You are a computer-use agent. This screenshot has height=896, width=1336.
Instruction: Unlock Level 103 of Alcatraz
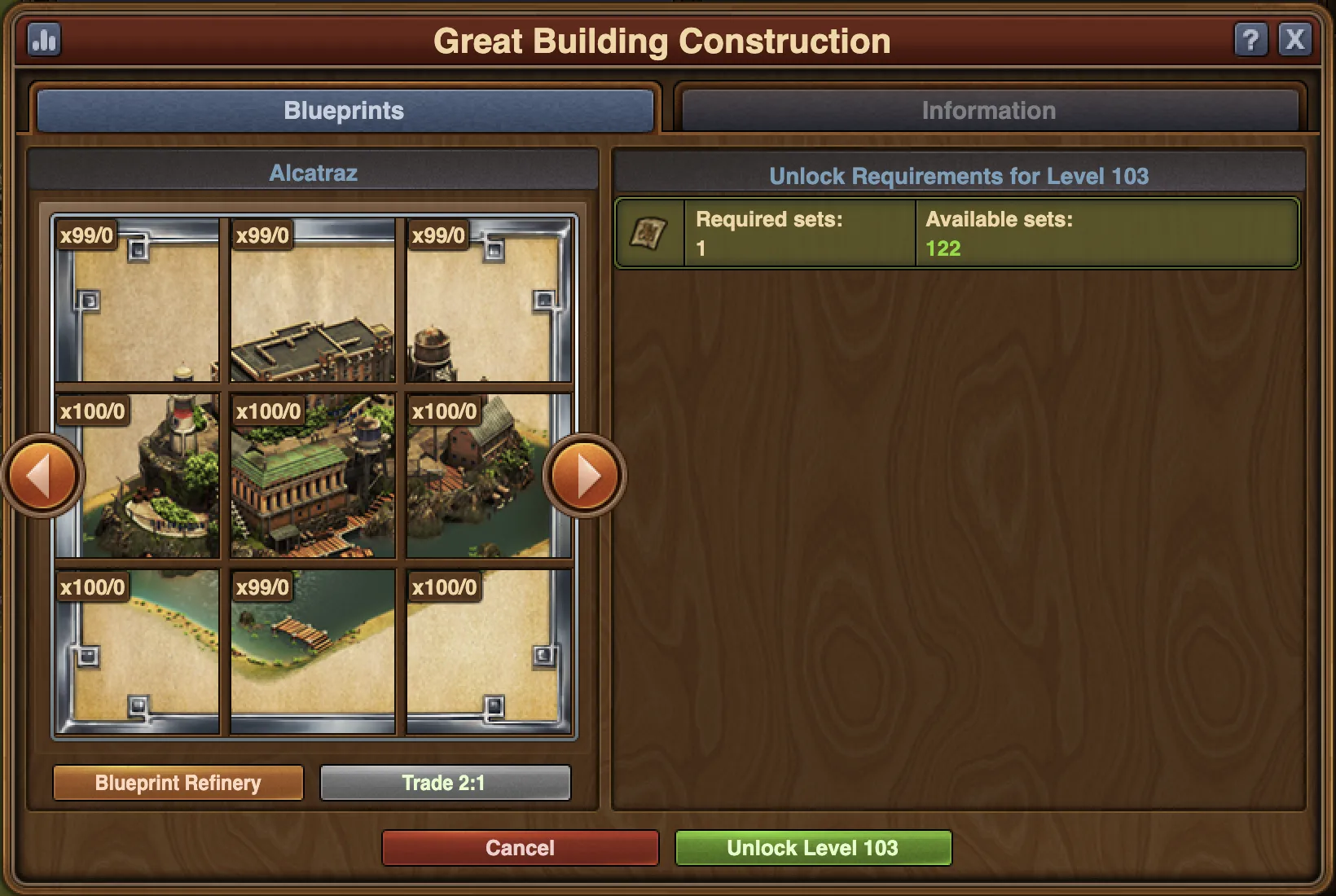pos(812,848)
